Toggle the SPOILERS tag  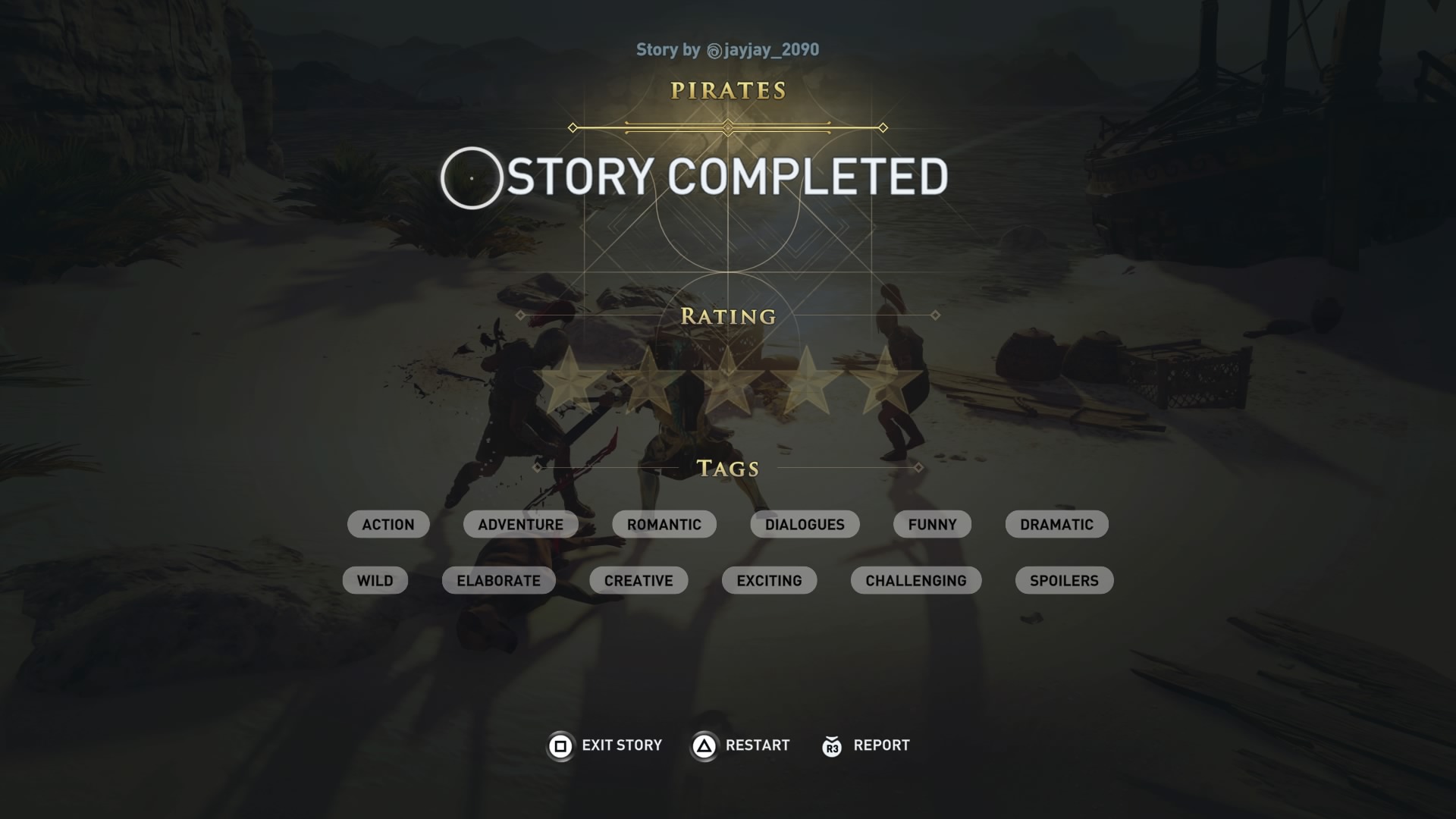pos(1063,580)
